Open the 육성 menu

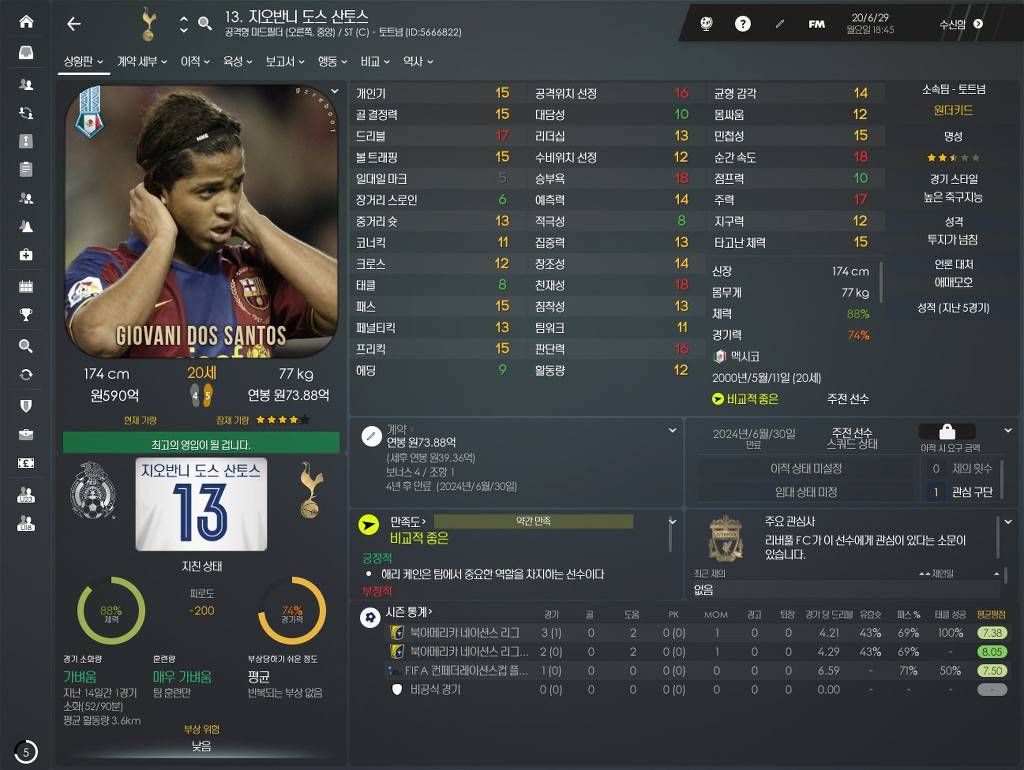click(x=237, y=62)
